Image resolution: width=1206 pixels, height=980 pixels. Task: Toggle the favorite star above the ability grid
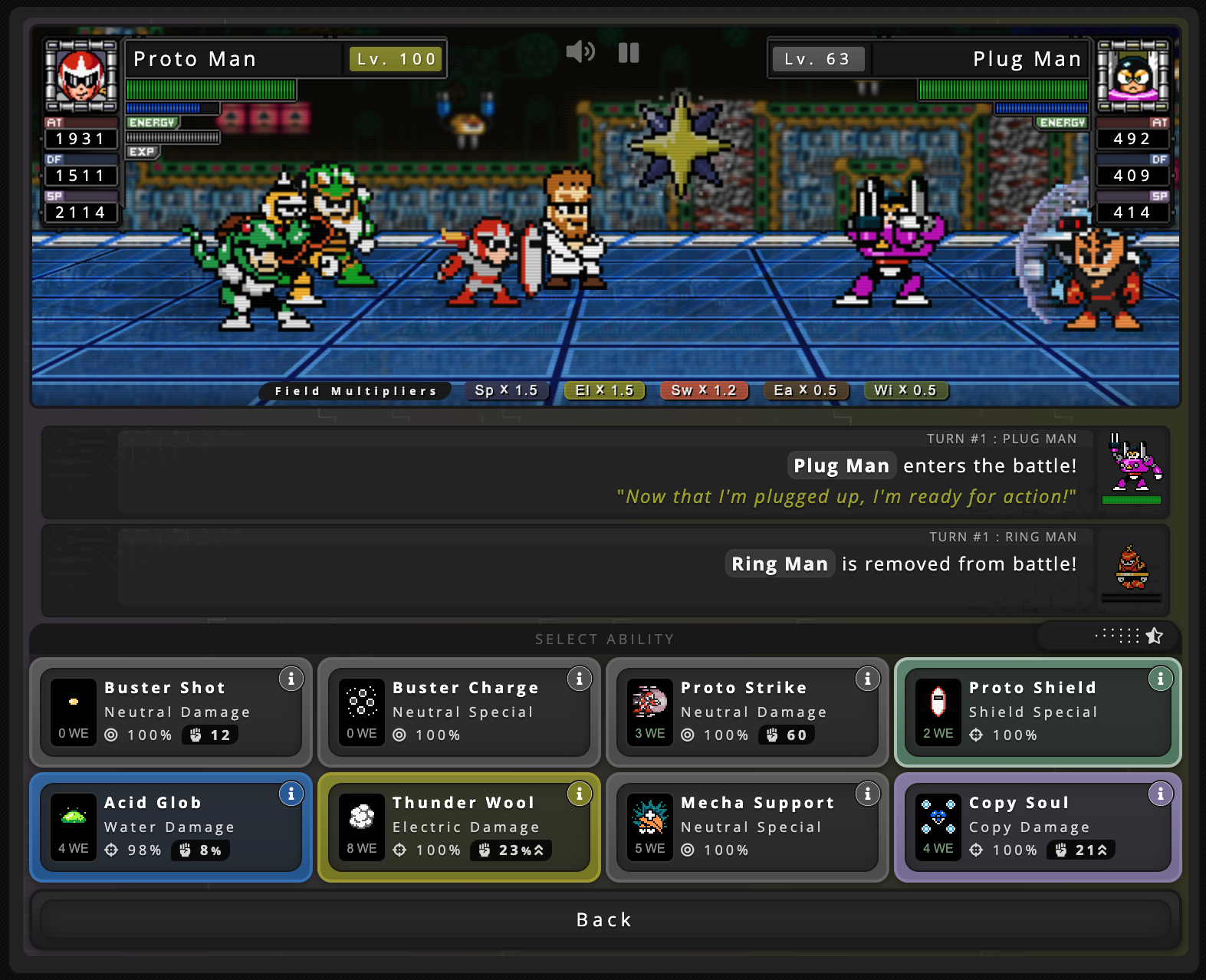point(1154,636)
